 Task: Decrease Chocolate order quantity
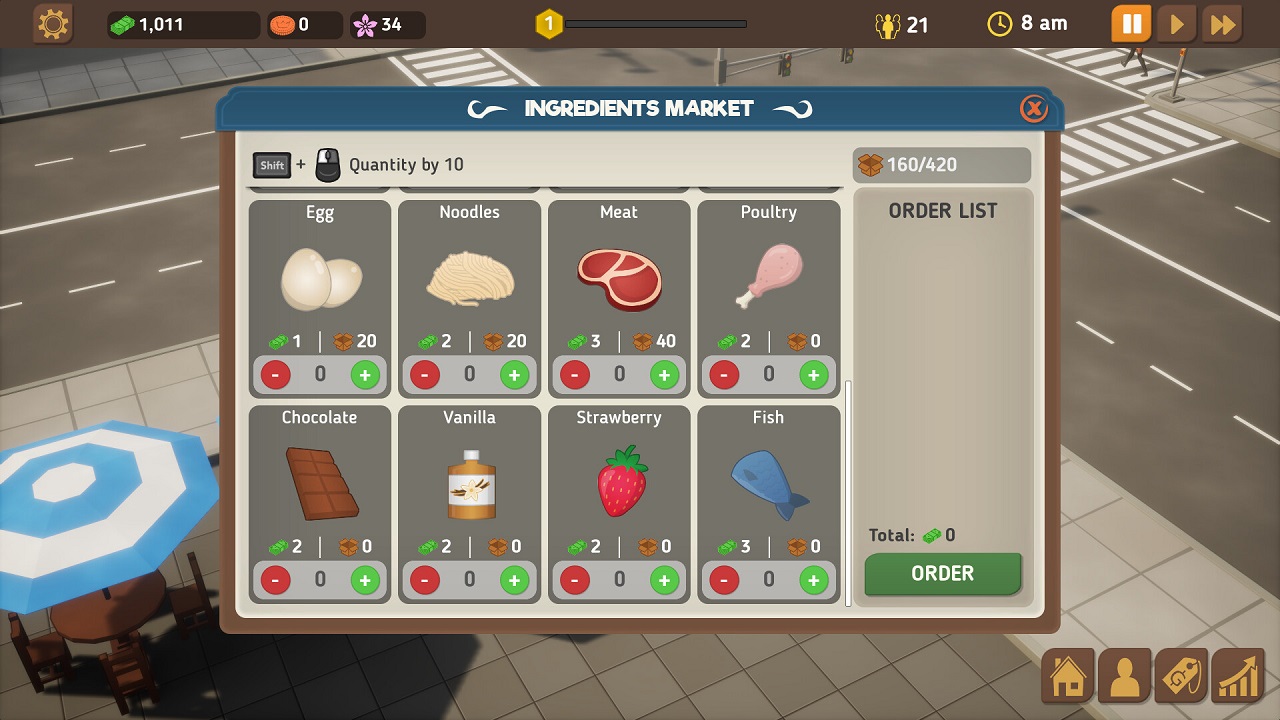[275, 579]
